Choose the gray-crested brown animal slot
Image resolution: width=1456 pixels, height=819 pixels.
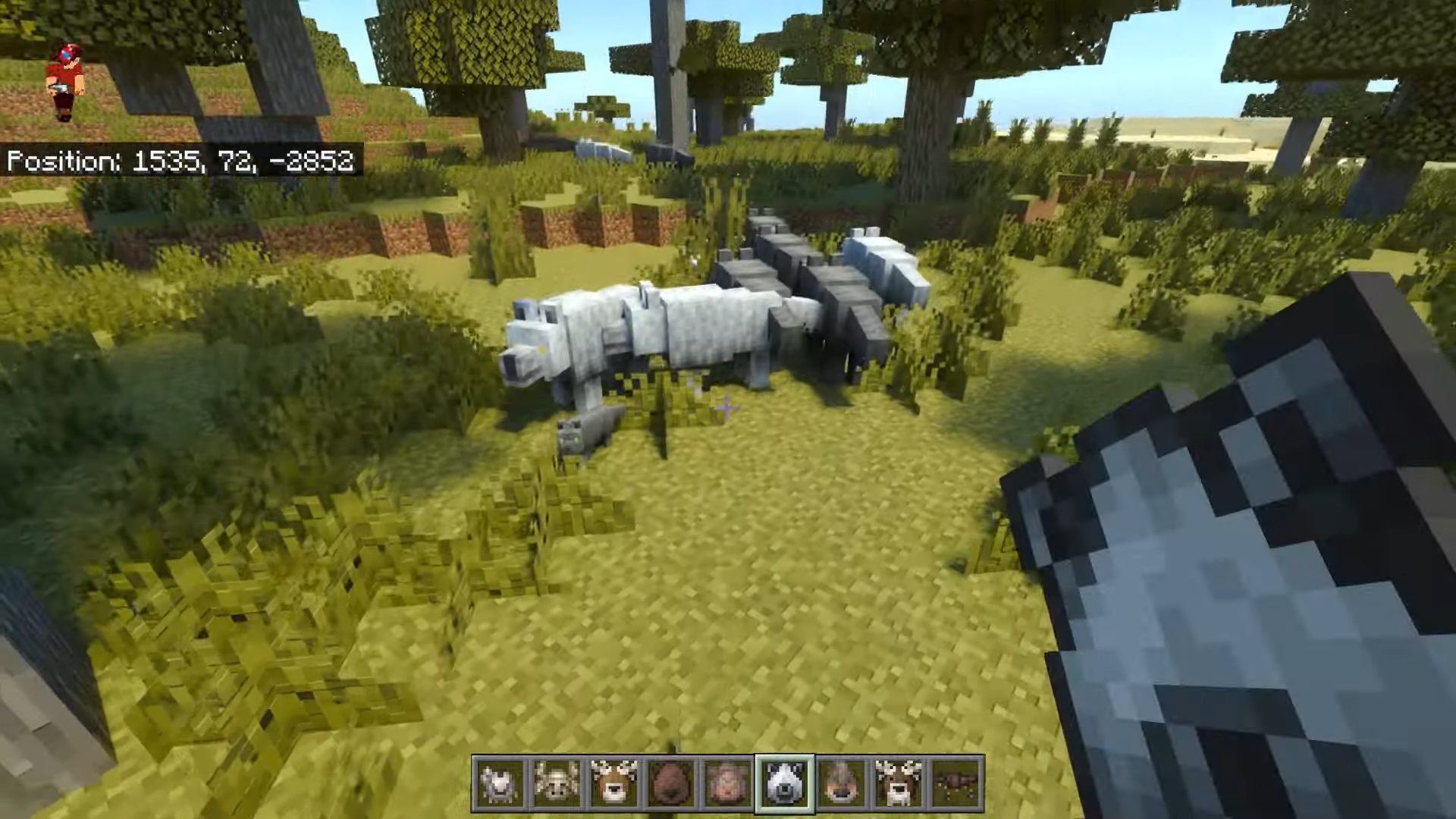point(842,783)
